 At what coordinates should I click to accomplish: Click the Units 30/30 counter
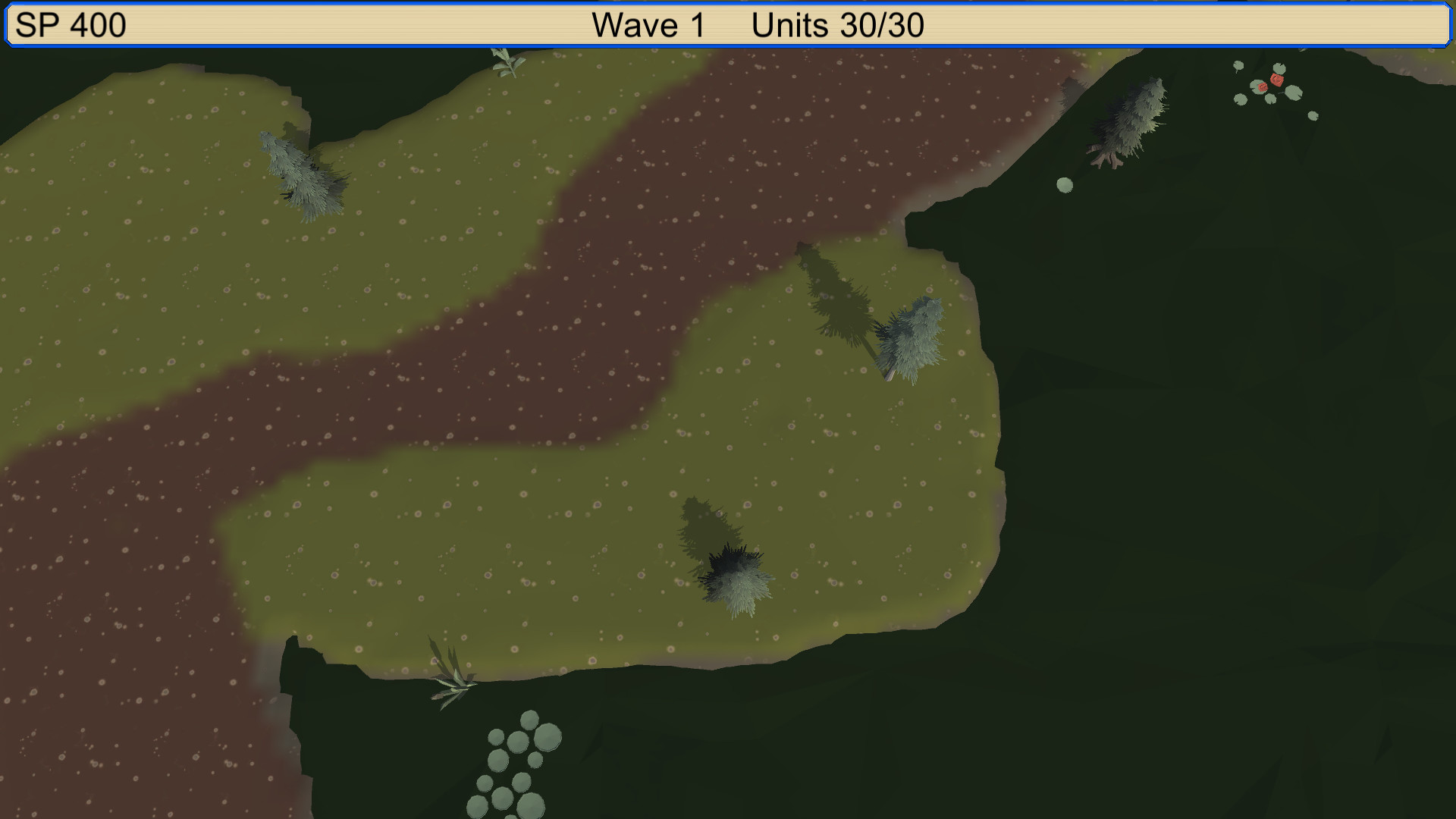(x=838, y=23)
